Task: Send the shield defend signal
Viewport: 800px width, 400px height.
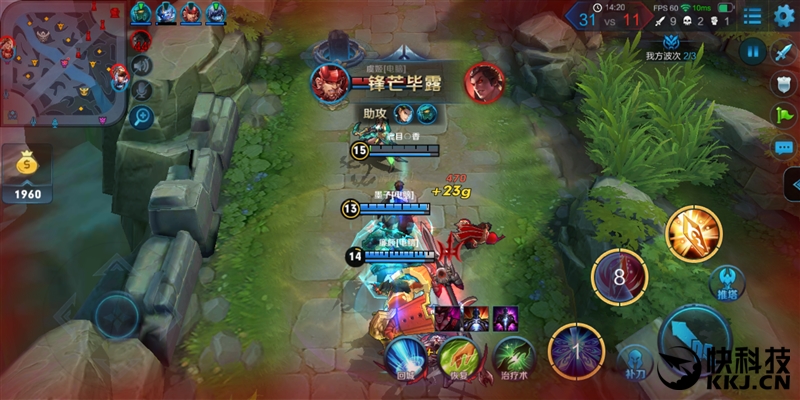Action: click(784, 84)
